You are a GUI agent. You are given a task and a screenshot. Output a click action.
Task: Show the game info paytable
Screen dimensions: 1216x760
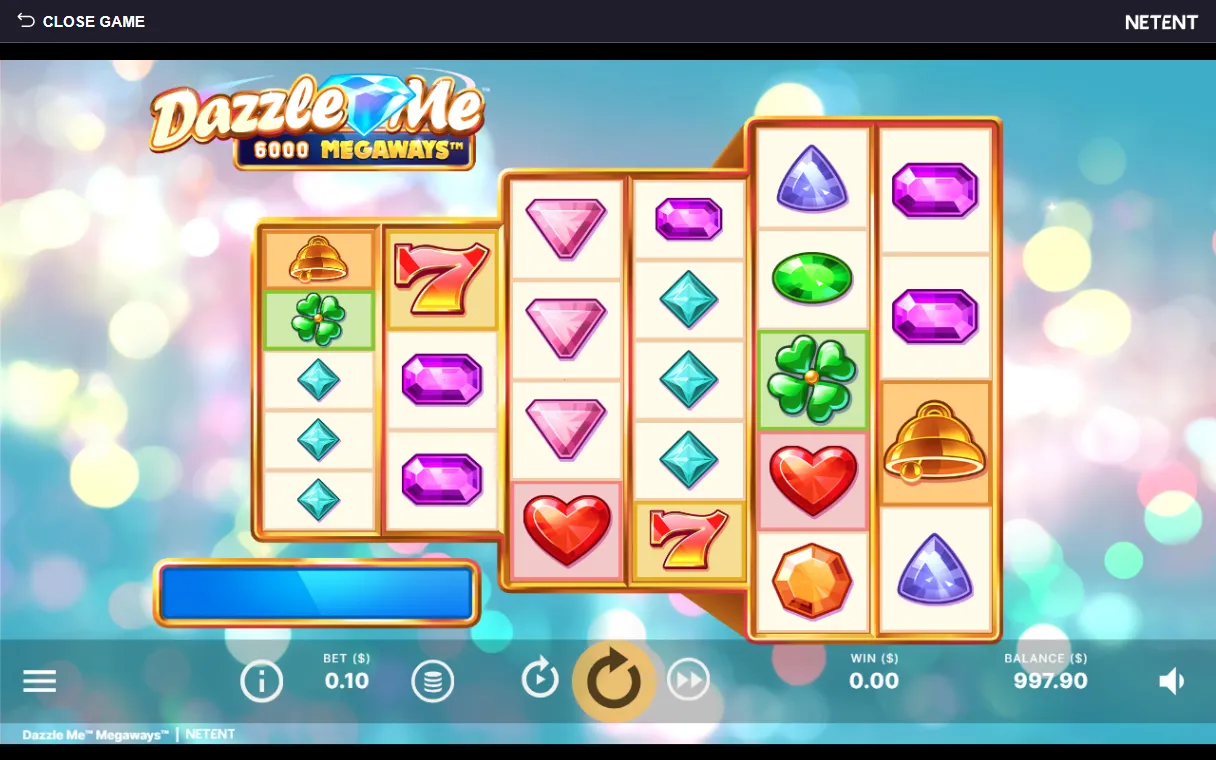[261, 682]
